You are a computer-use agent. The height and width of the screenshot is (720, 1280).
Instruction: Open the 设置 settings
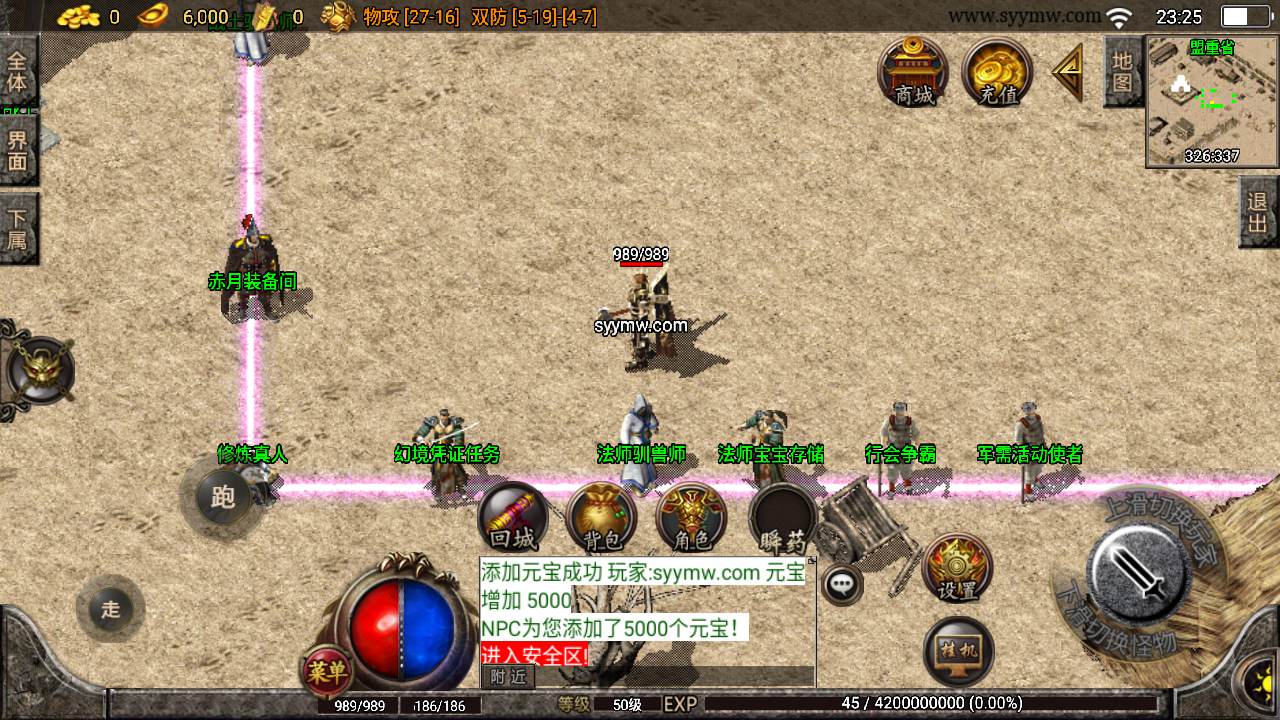957,567
